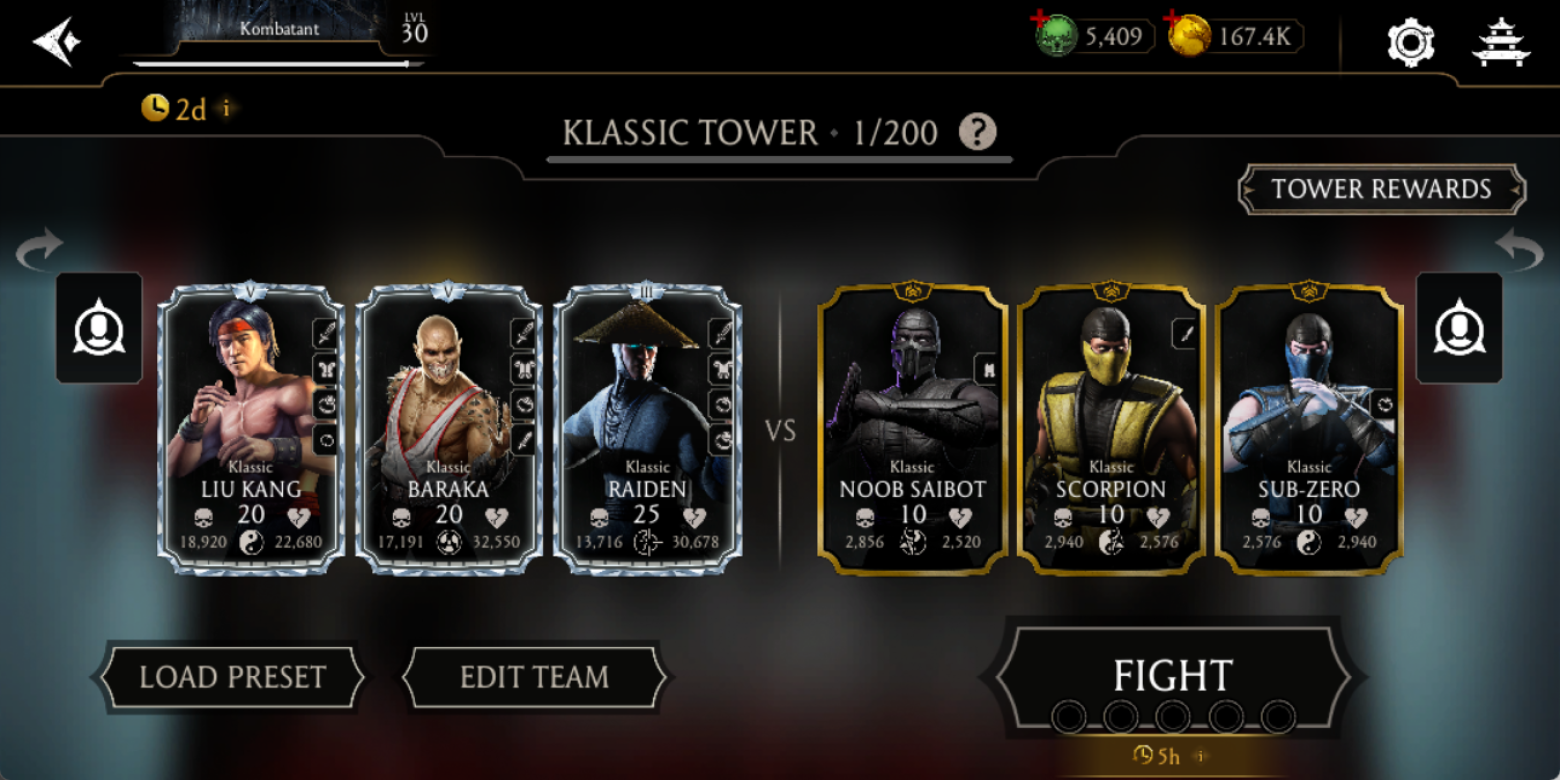Image resolution: width=1560 pixels, height=780 pixels.
Task: Select the Klassic Liu Kang card
Action: [251, 429]
